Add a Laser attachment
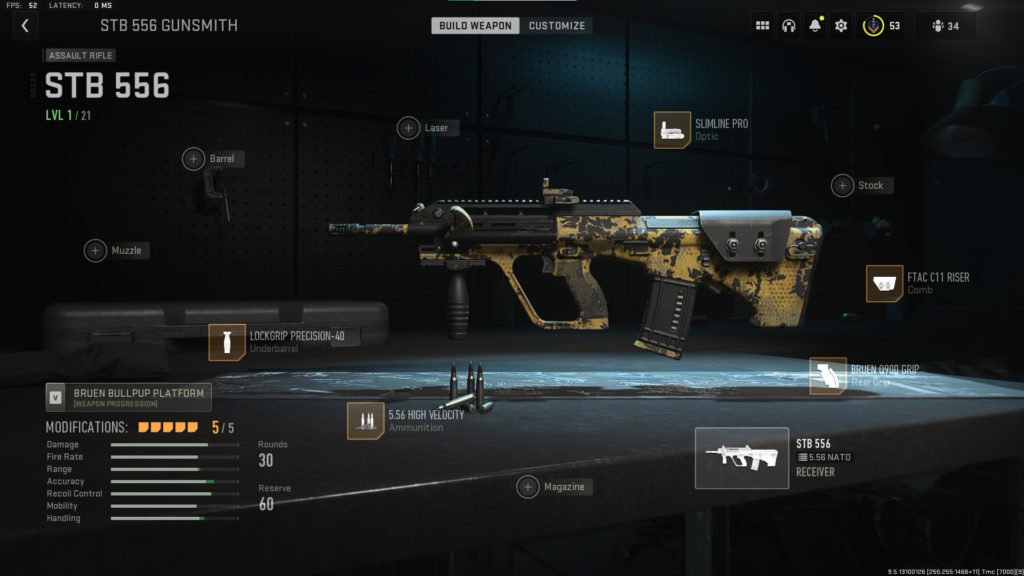1024x576 pixels. coord(409,128)
